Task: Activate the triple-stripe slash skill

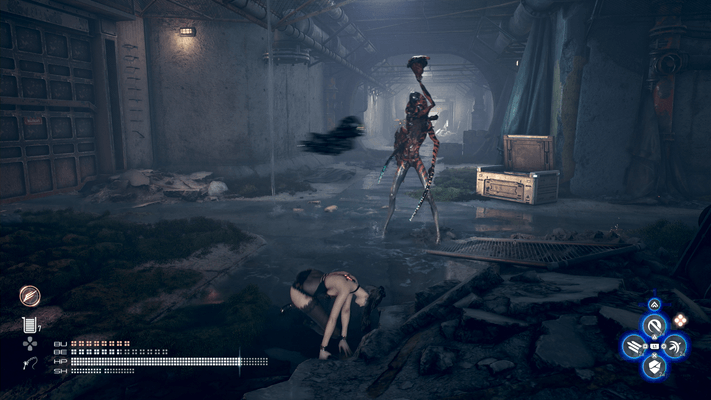Action: tap(633, 347)
